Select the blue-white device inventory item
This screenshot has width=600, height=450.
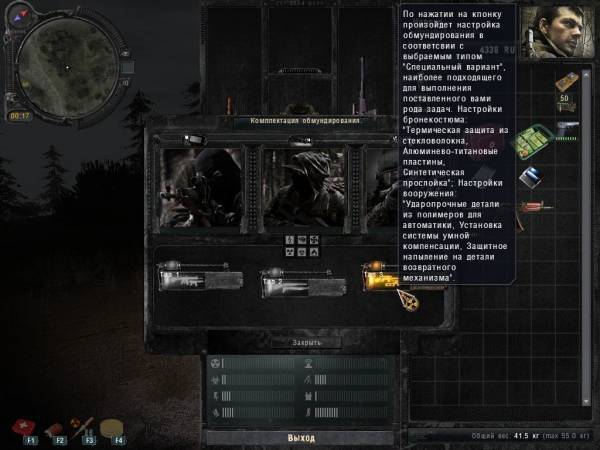pos(529,176)
